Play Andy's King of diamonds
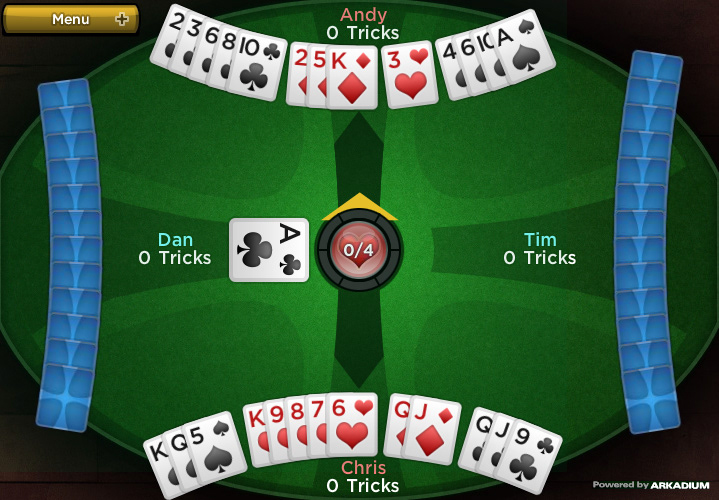This screenshot has height=500, width=719. (354, 78)
